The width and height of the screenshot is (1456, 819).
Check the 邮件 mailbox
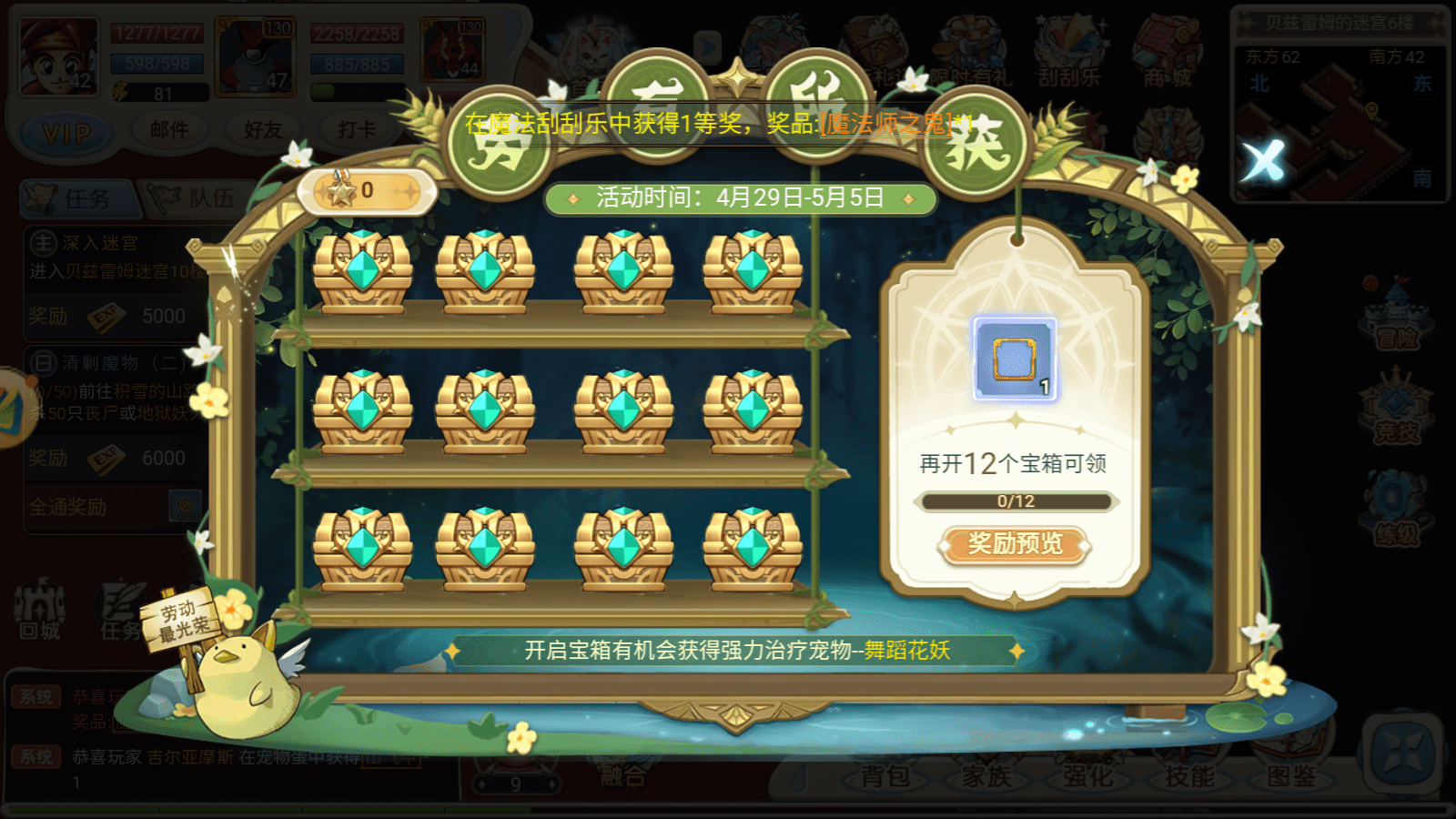[x=168, y=128]
